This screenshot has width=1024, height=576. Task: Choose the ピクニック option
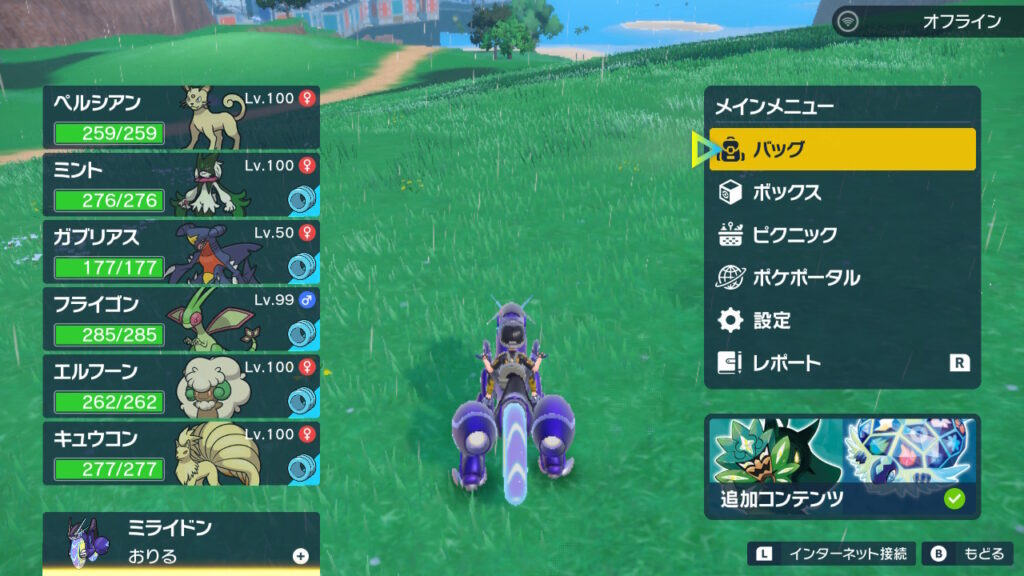click(842, 235)
